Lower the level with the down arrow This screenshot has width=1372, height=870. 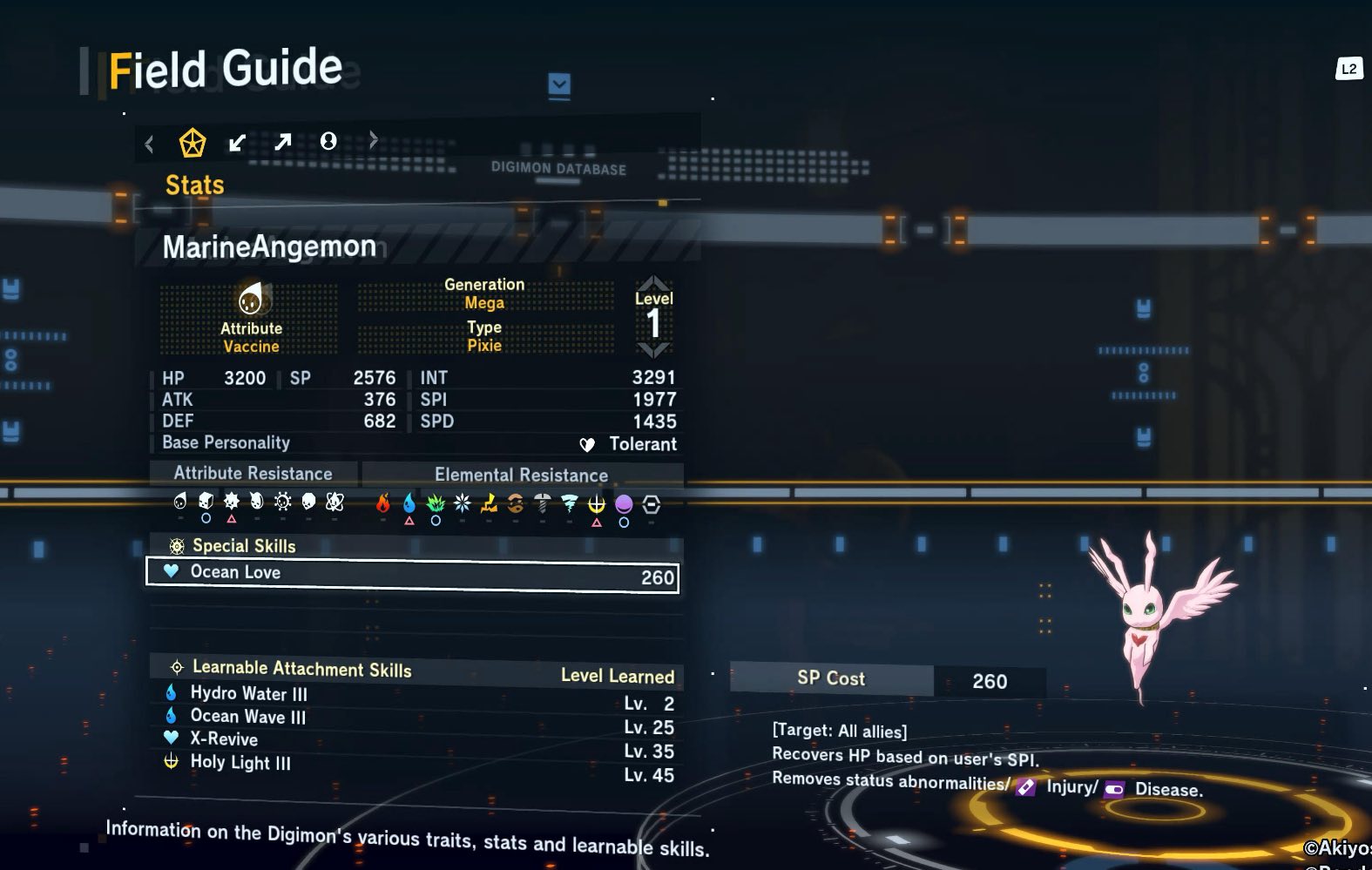pyautogui.click(x=653, y=350)
